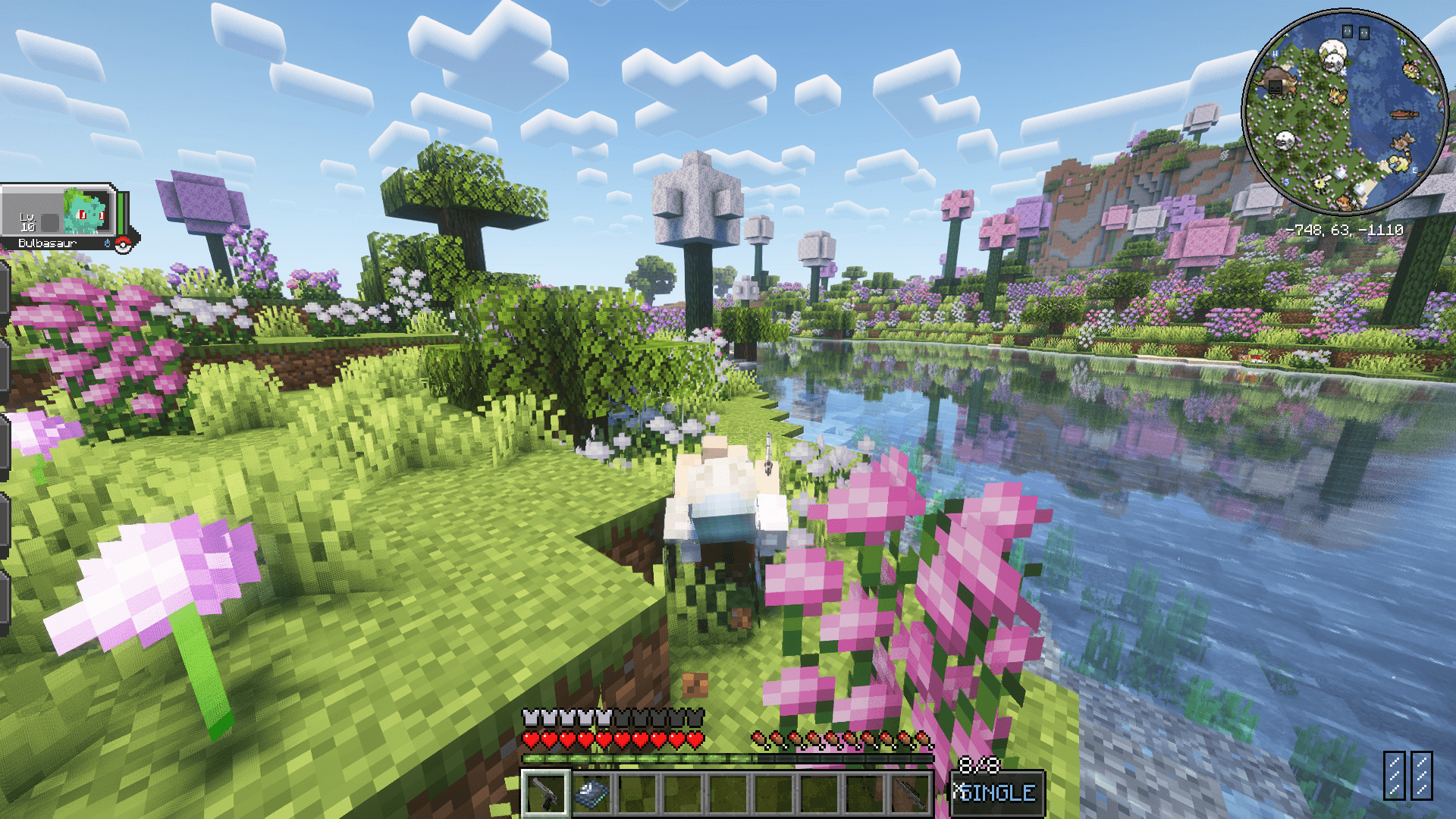Click the left square button above the minimap
Screen dimensions: 1456x819
(x=1347, y=30)
